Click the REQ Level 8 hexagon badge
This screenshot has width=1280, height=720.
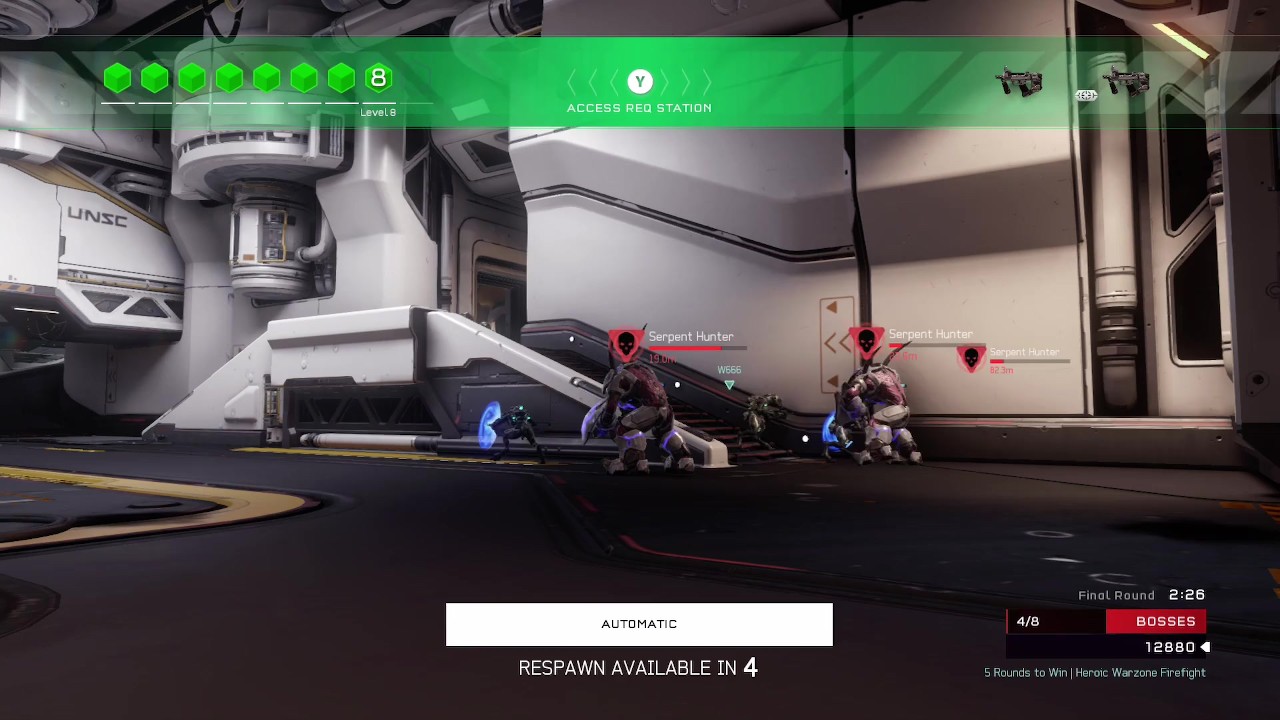click(378, 78)
